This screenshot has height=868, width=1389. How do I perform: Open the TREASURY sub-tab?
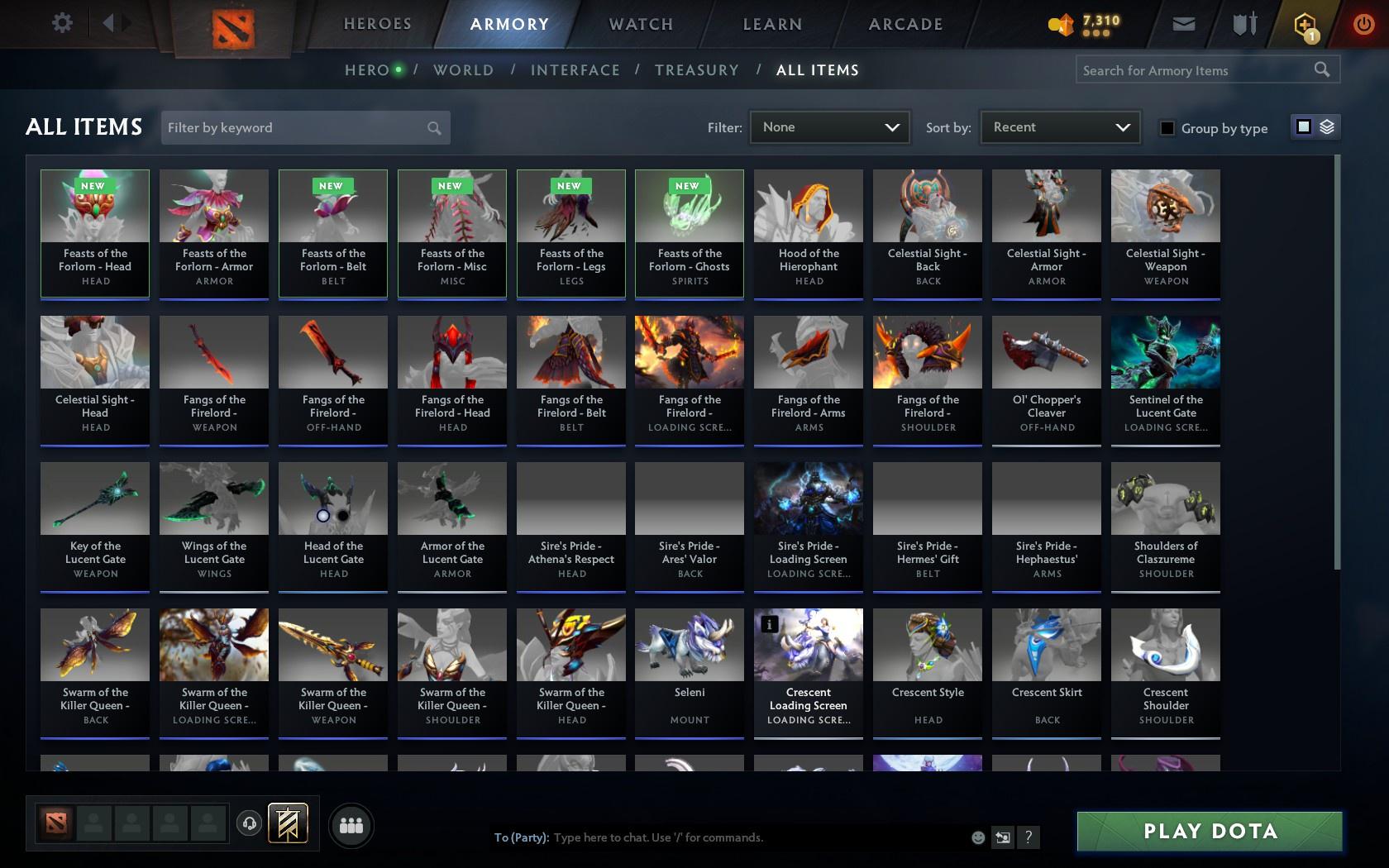coord(697,70)
